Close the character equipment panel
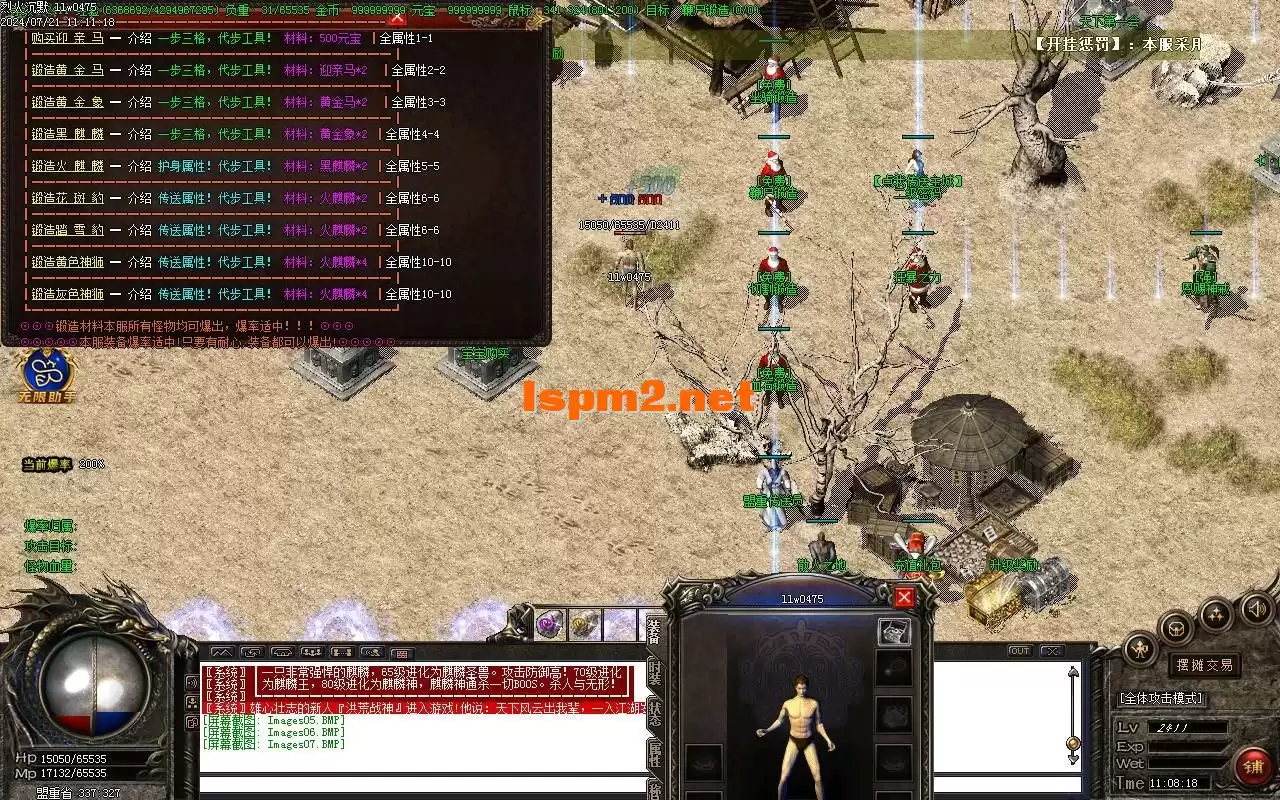The height and width of the screenshot is (800, 1280). (x=904, y=597)
